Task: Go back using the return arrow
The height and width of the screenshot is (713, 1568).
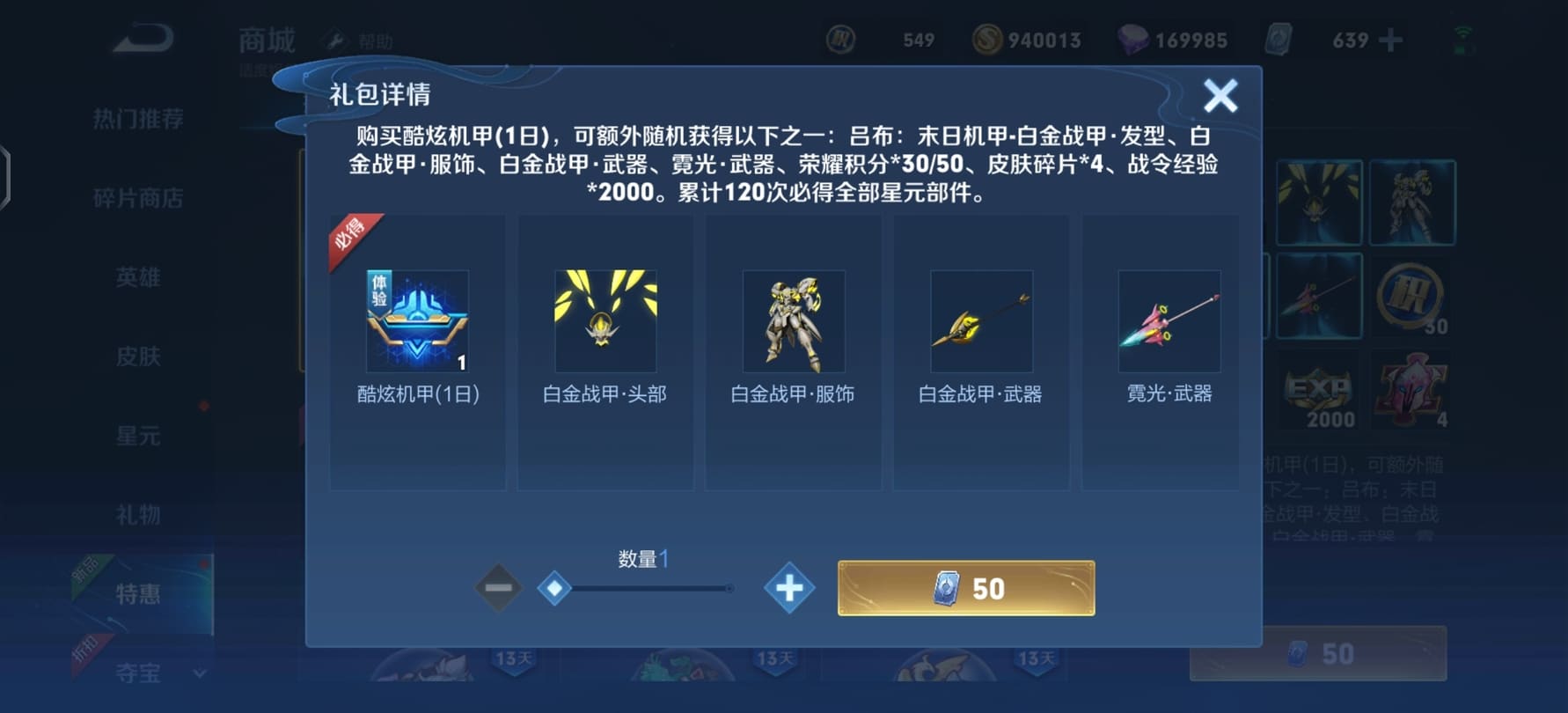Action: click(143, 40)
